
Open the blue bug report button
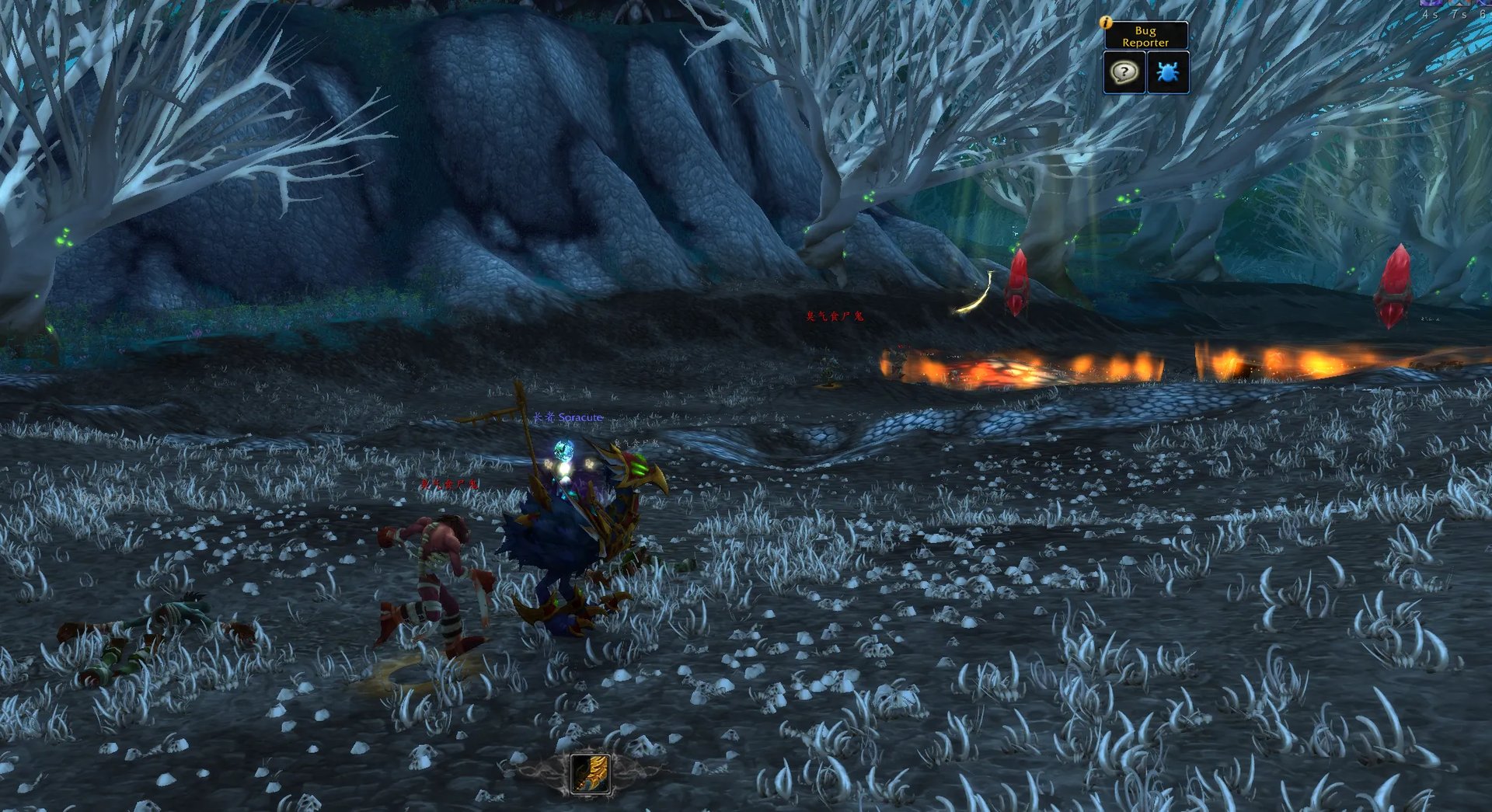point(1167,72)
